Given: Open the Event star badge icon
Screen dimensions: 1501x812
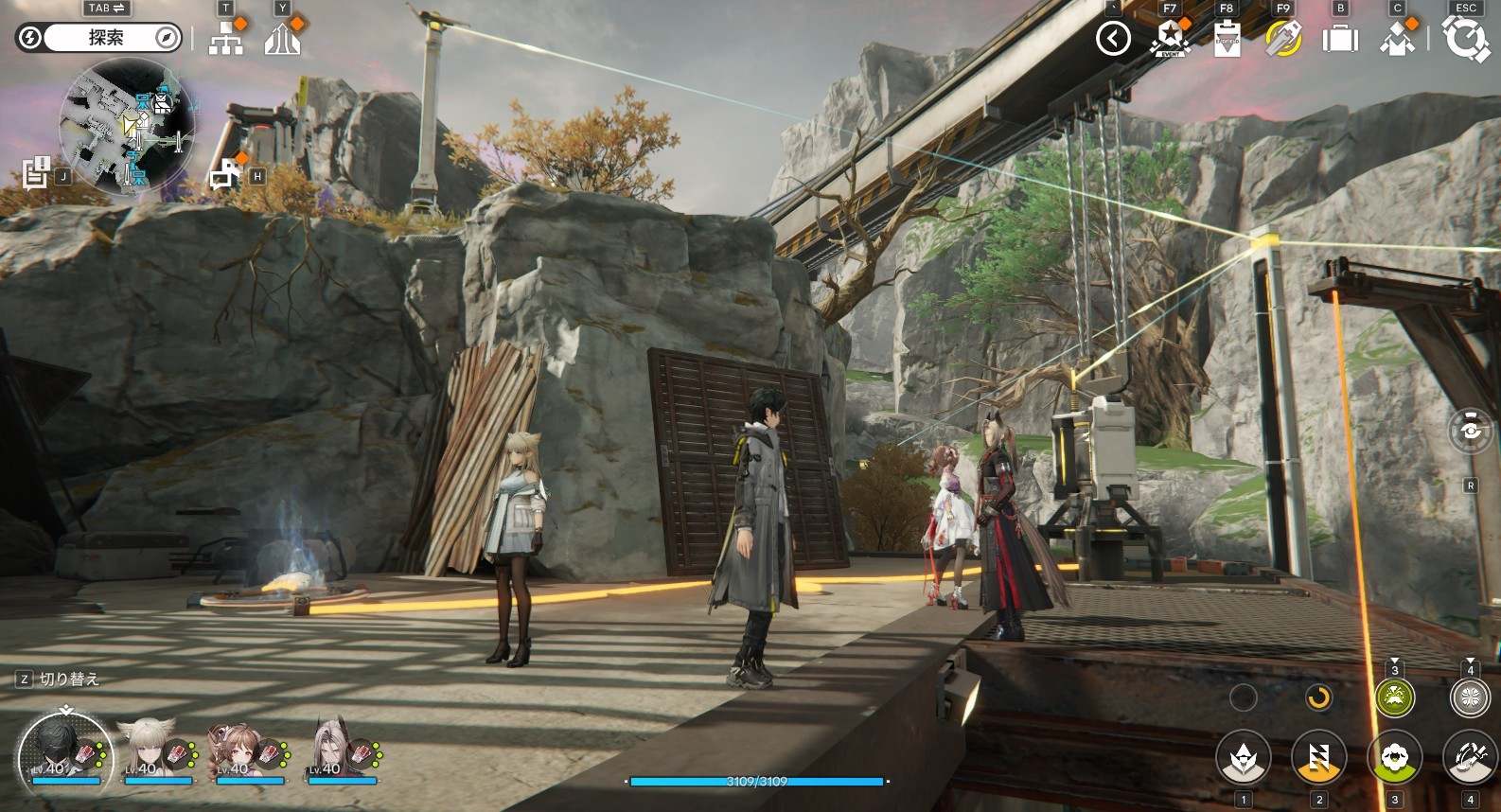Looking at the screenshot, I should tap(1170, 39).
